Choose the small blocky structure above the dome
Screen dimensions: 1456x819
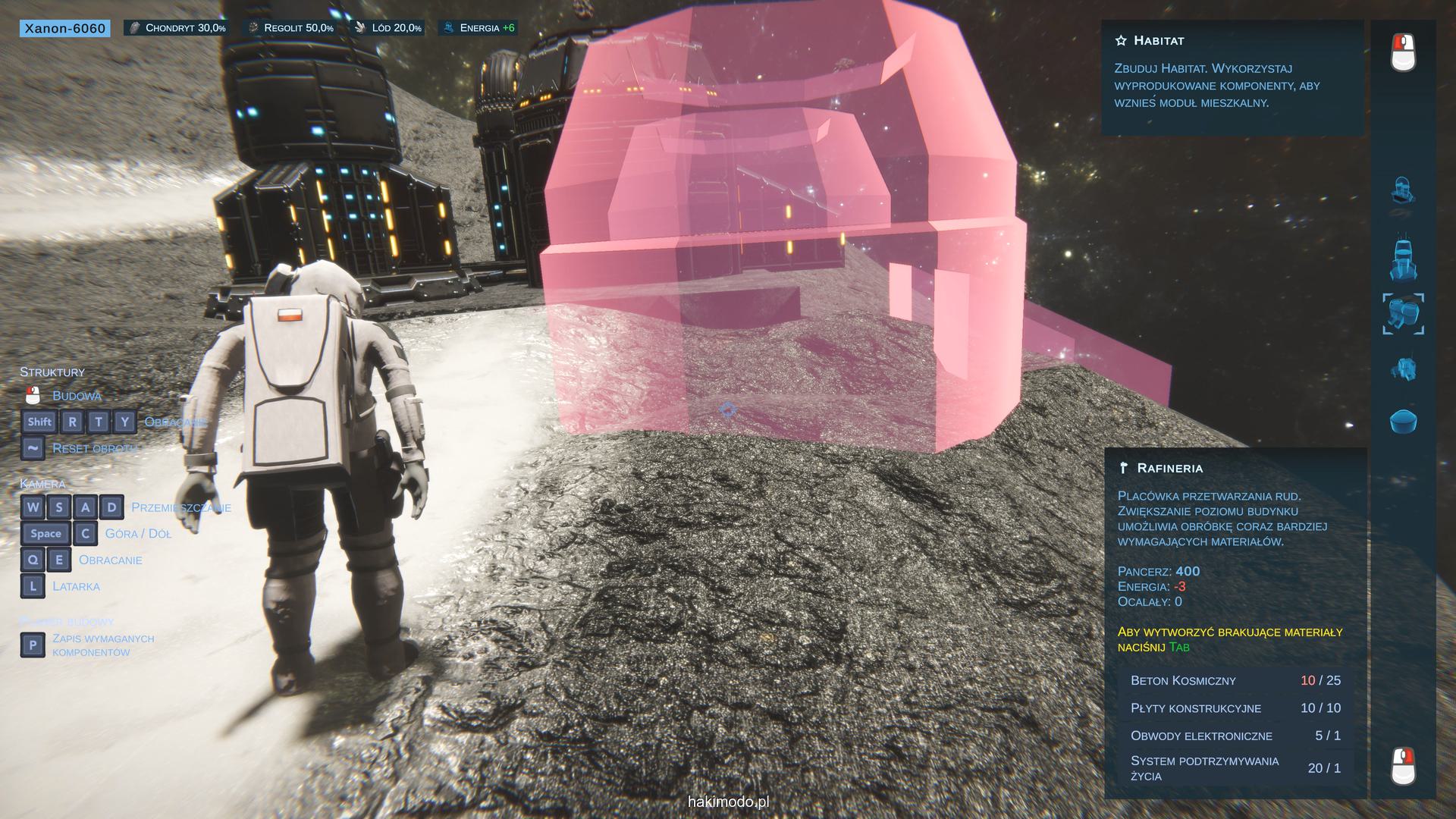(1403, 369)
